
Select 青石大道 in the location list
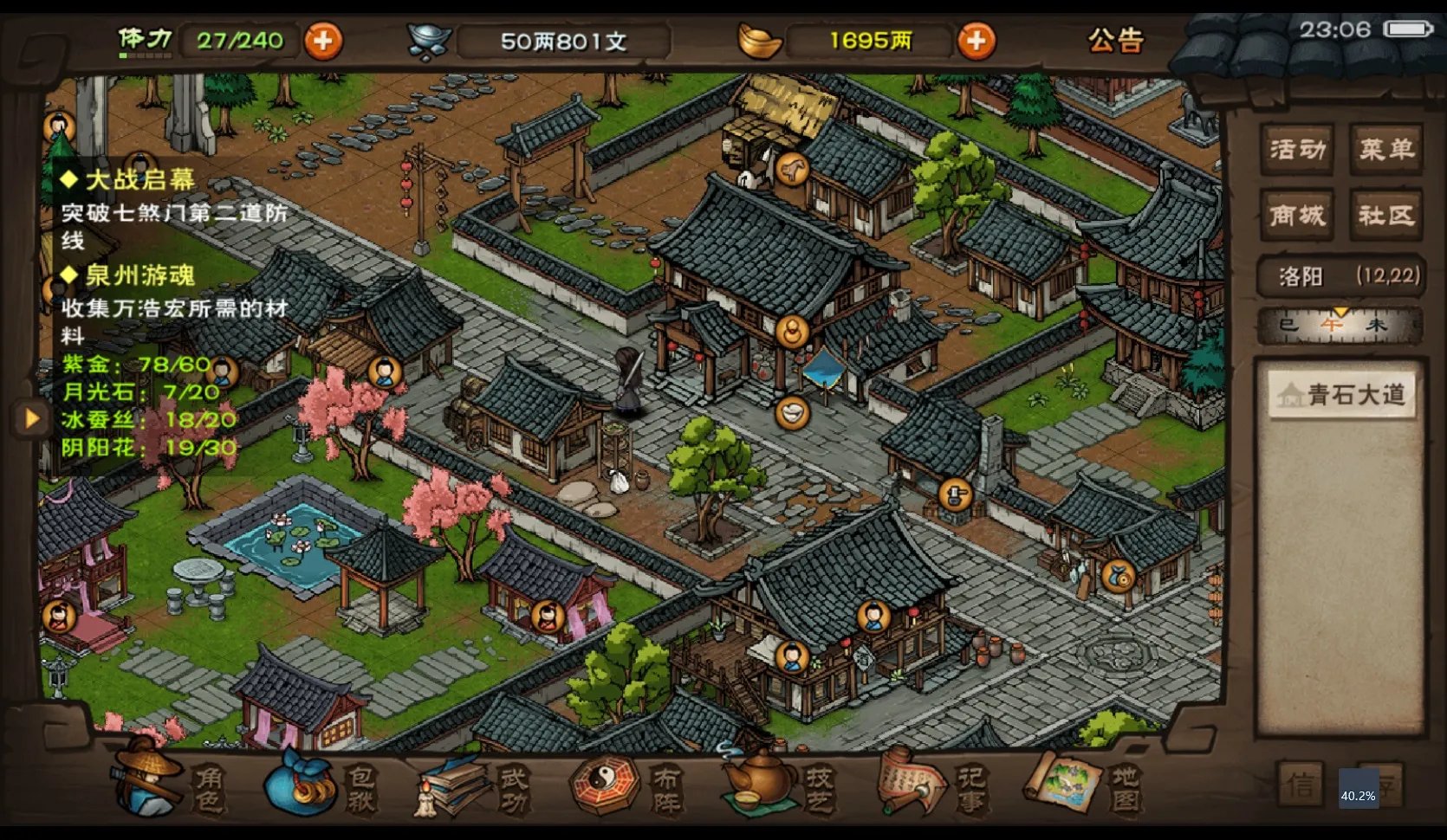tap(1341, 396)
